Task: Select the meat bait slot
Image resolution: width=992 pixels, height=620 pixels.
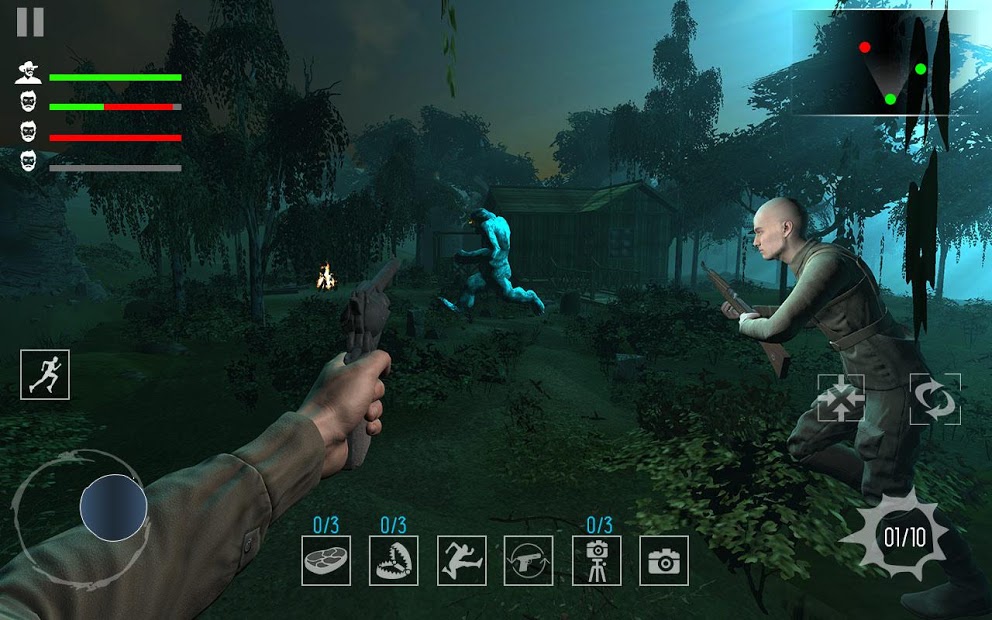Action: pyautogui.click(x=326, y=561)
